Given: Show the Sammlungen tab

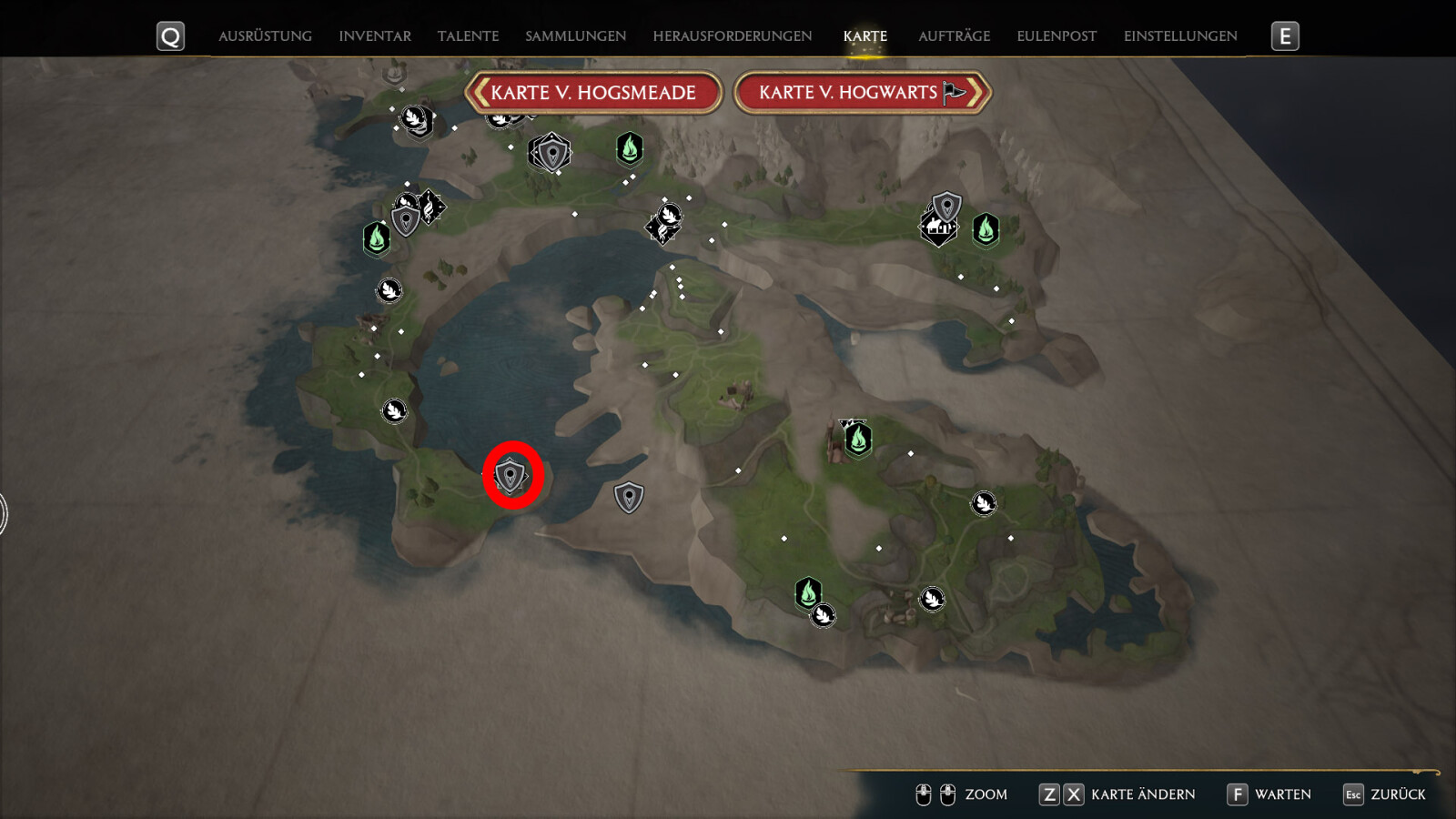Looking at the screenshot, I should 575,36.
